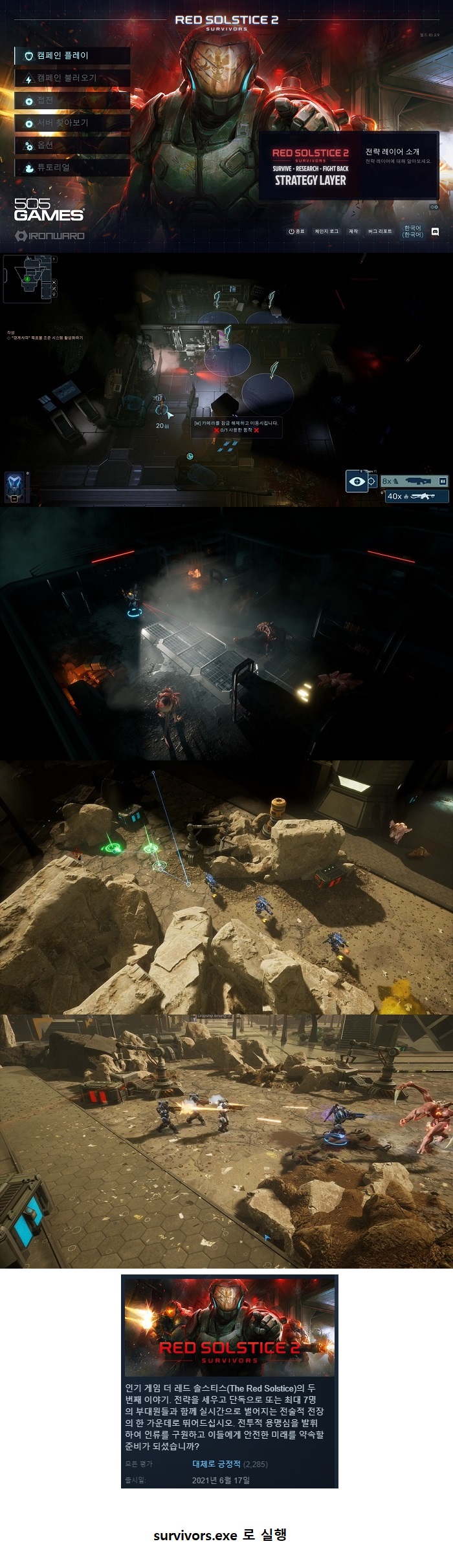The image size is (453, 1568).
Task: Click the minimap in the mission HUD
Action: click(x=27, y=279)
